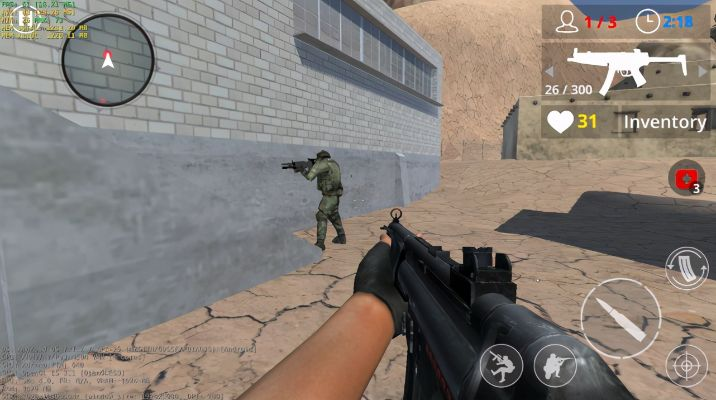Tap the circular radar minimap
Image resolution: width=716 pixels, height=400 pixels.
tap(108, 60)
